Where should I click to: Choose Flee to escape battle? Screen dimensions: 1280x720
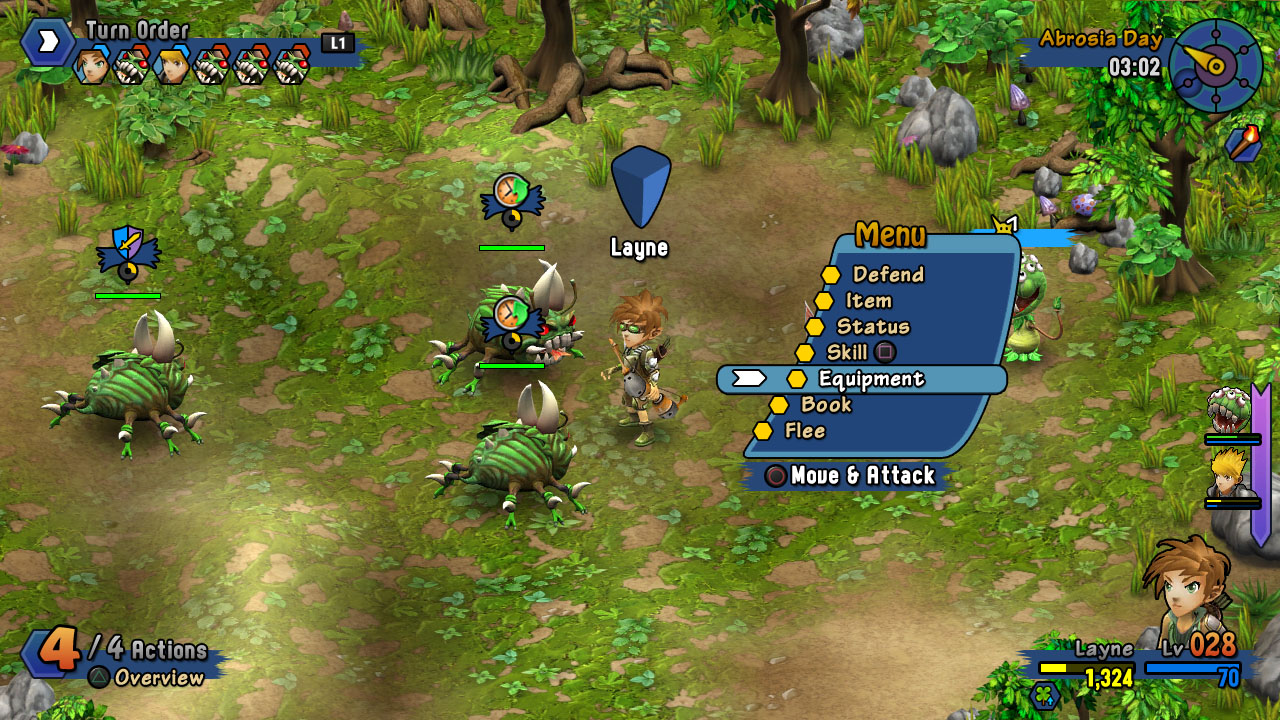(x=804, y=431)
